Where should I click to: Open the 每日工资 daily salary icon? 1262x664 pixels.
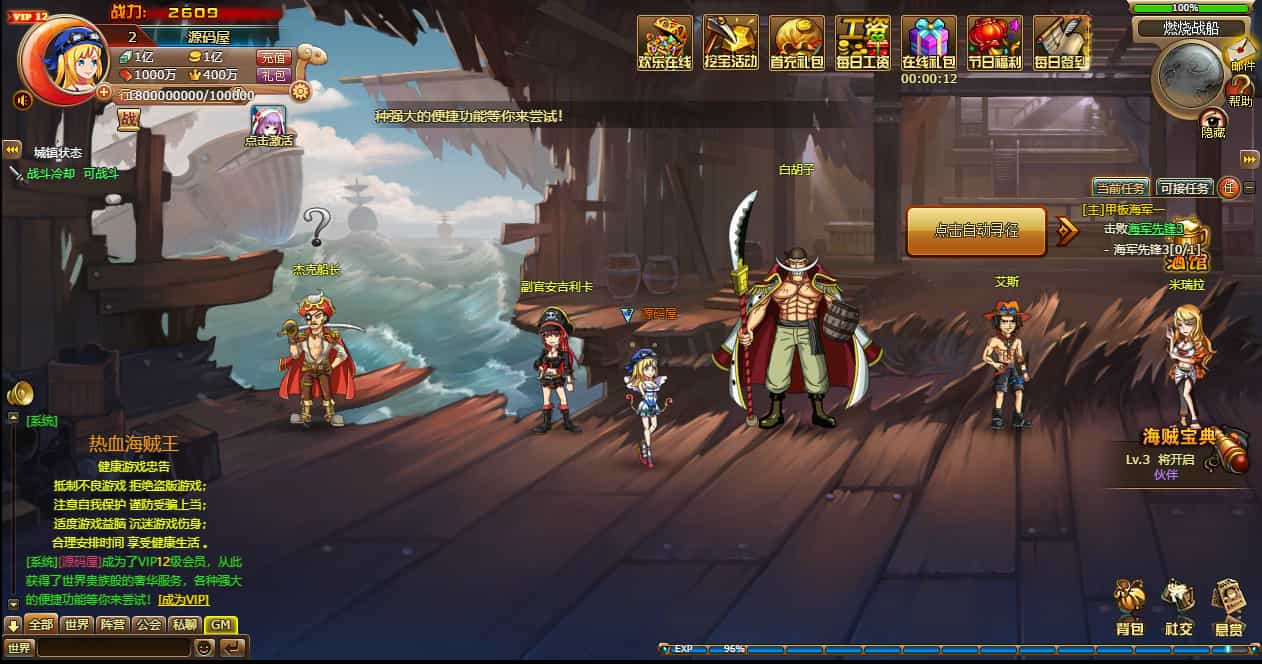863,42
